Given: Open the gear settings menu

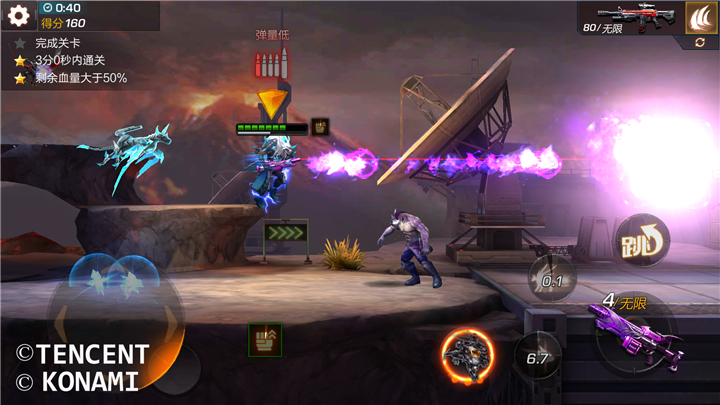Looking at the screenshot, I should (x=18, y=16).
